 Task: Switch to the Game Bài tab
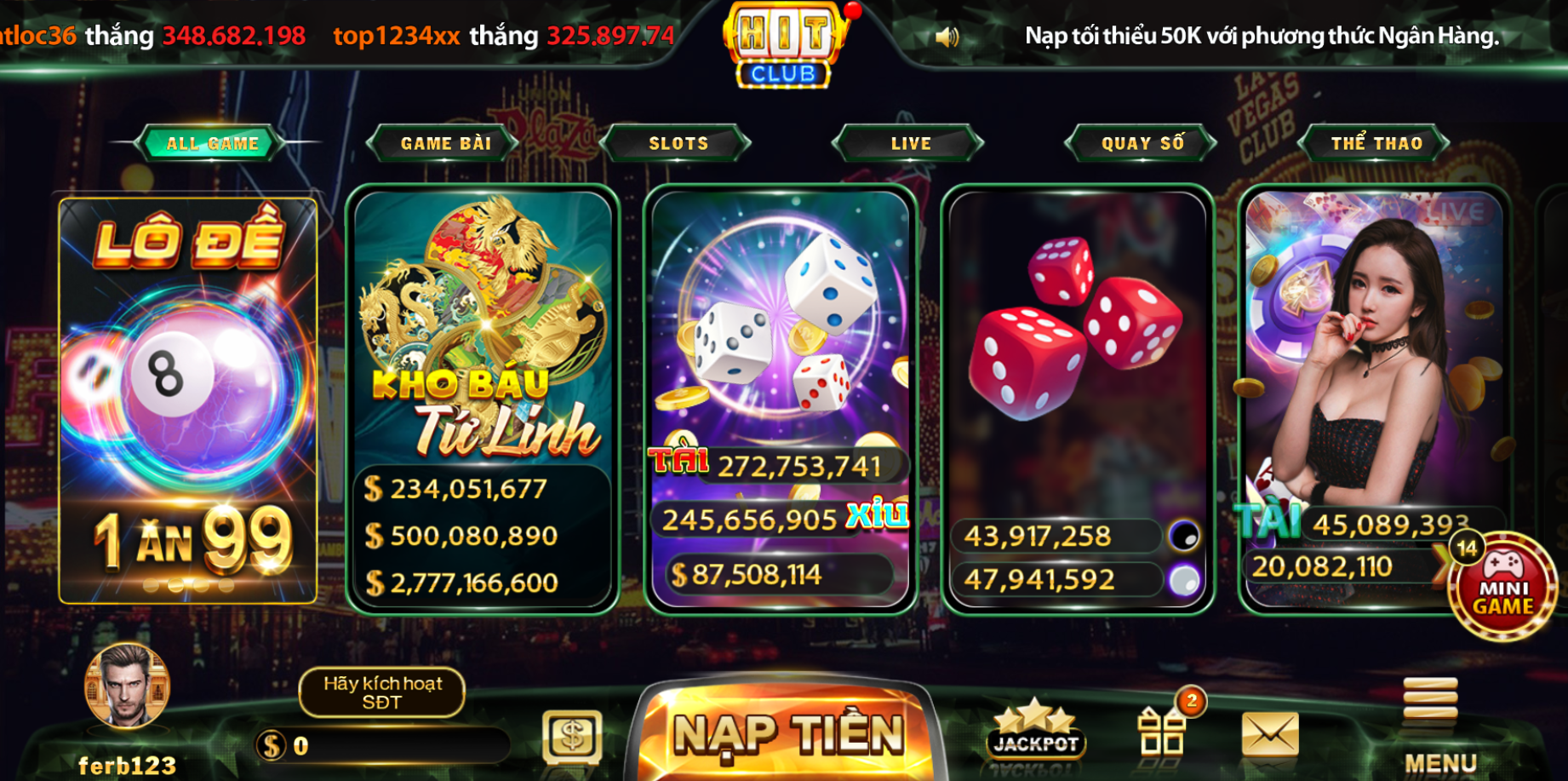click(x=444, y=143)
